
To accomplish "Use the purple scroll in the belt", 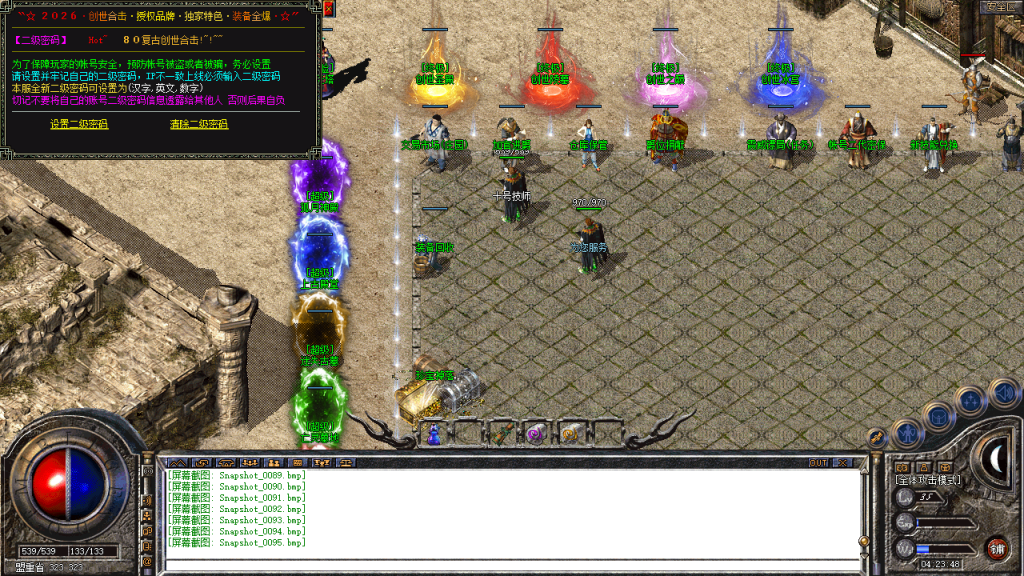I will point(535,433).
